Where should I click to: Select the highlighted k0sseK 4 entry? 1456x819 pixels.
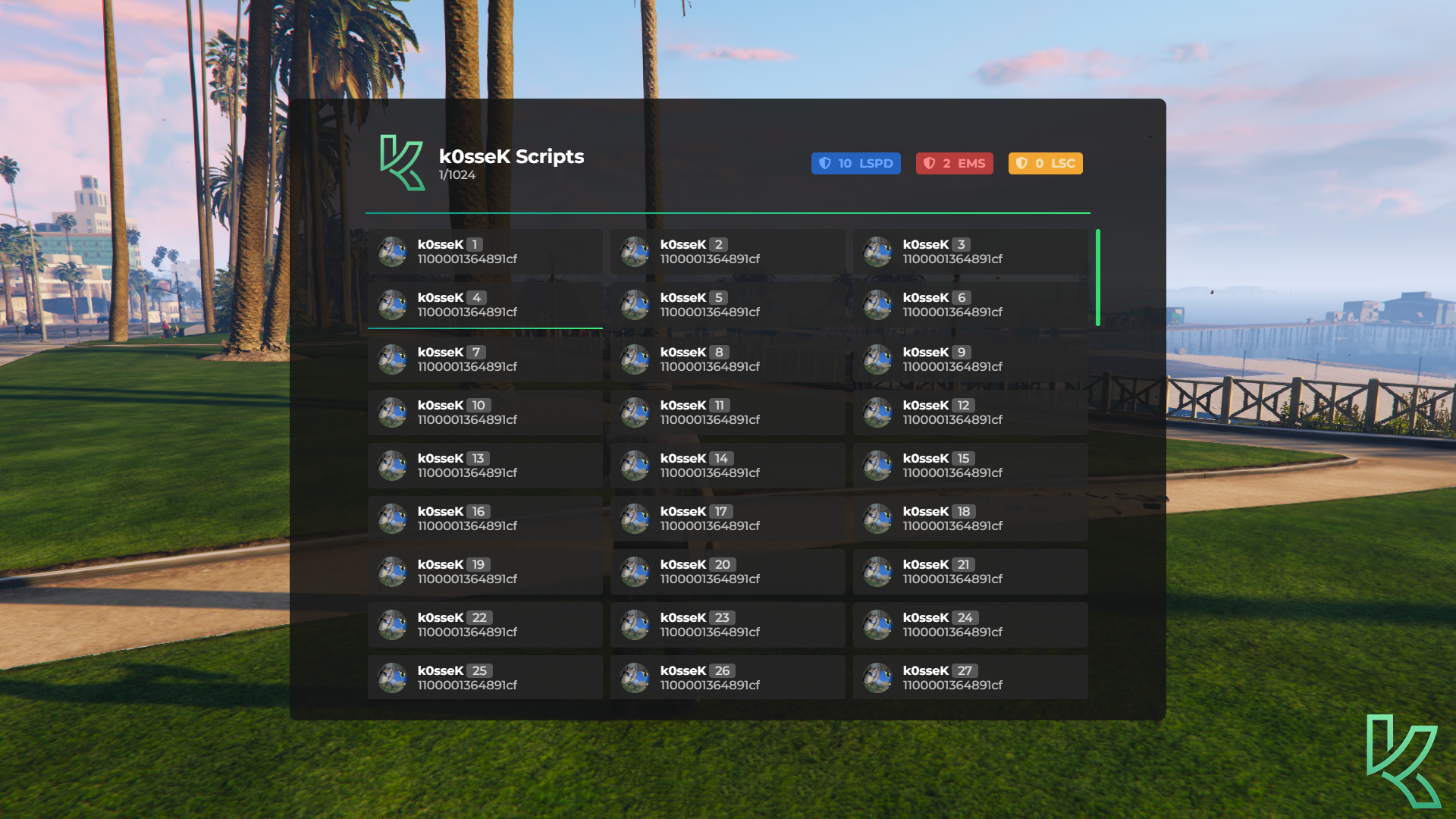tap(485, 306)
